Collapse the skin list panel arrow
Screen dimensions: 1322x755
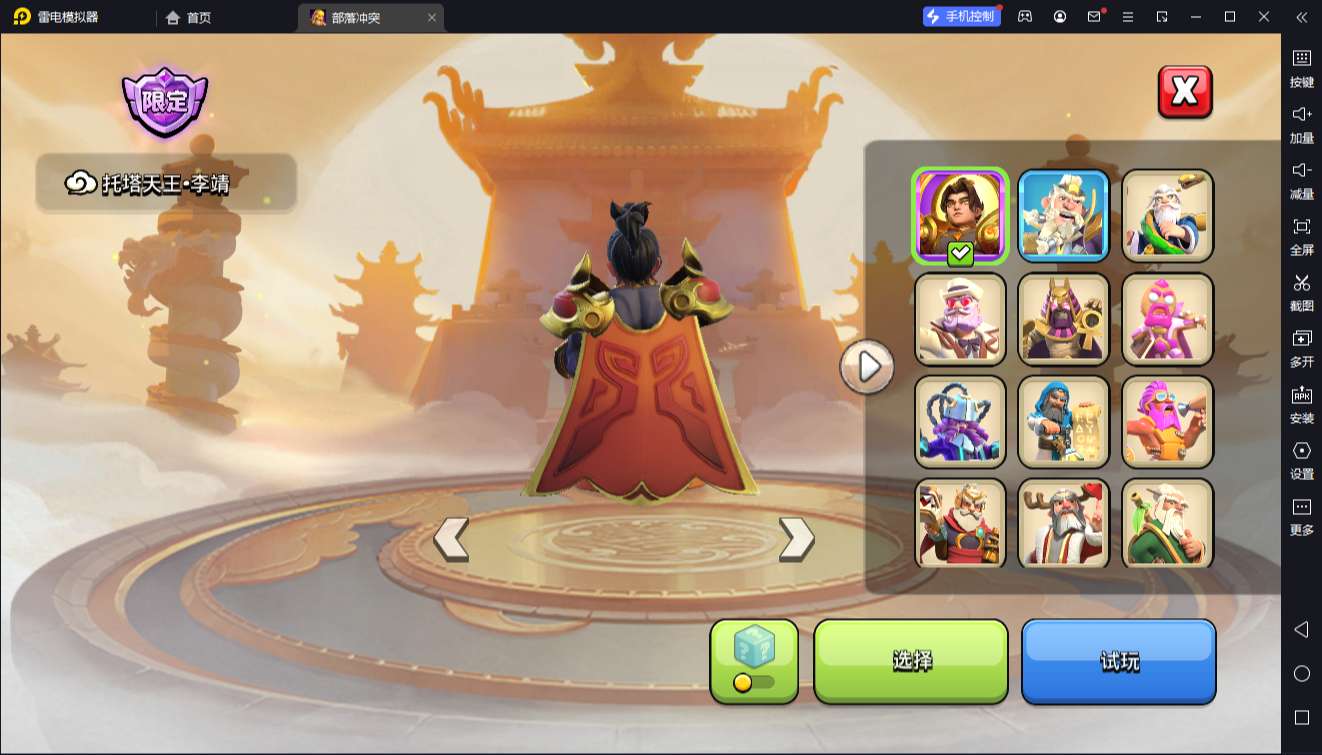(x=867, y=367)
